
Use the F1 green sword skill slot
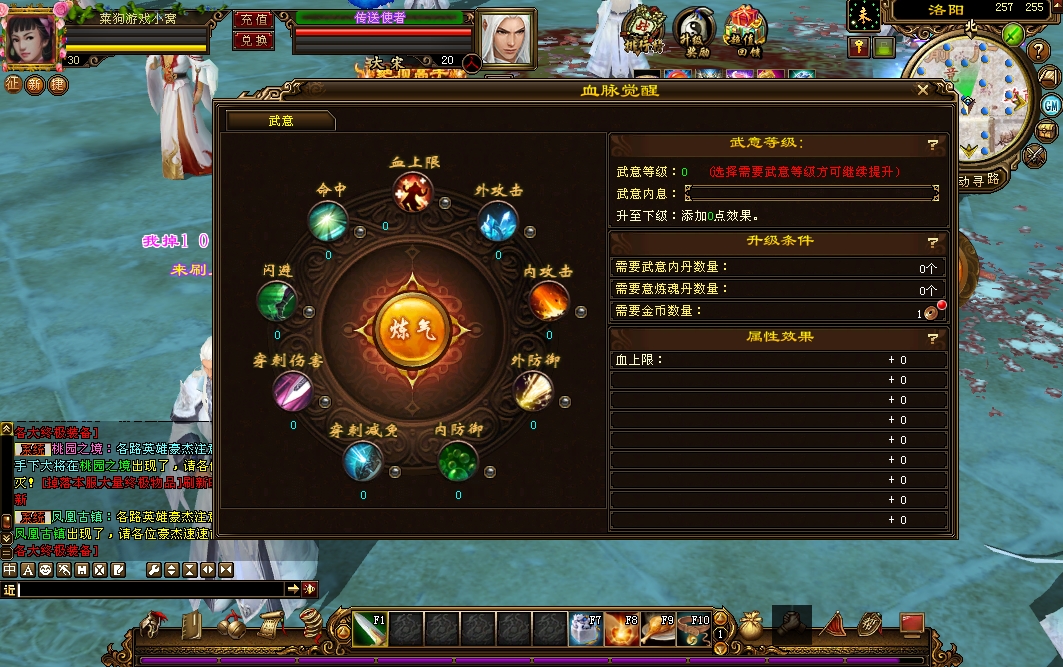(369, 630)
